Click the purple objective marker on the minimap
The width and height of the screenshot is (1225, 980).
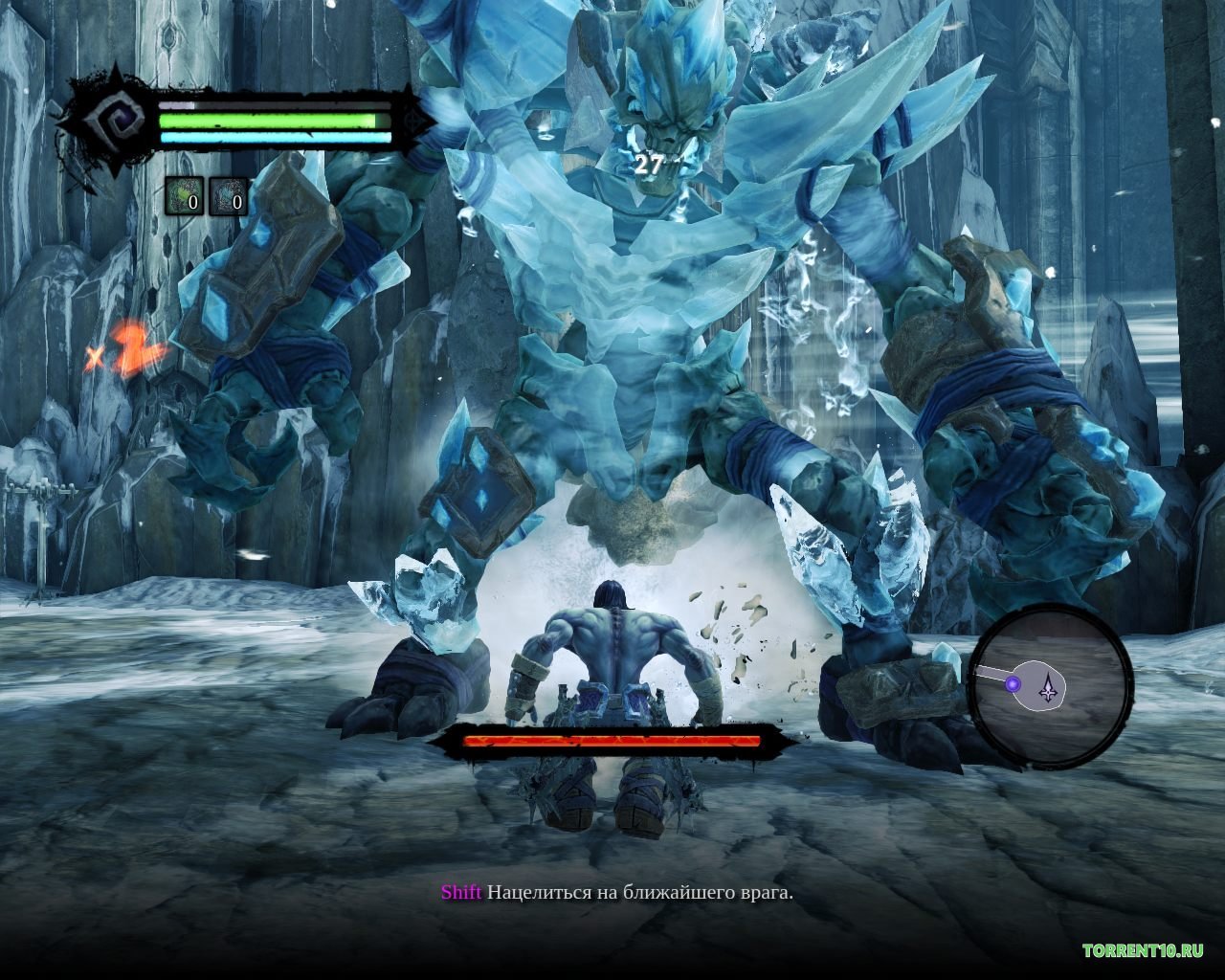click(1013, 683)
